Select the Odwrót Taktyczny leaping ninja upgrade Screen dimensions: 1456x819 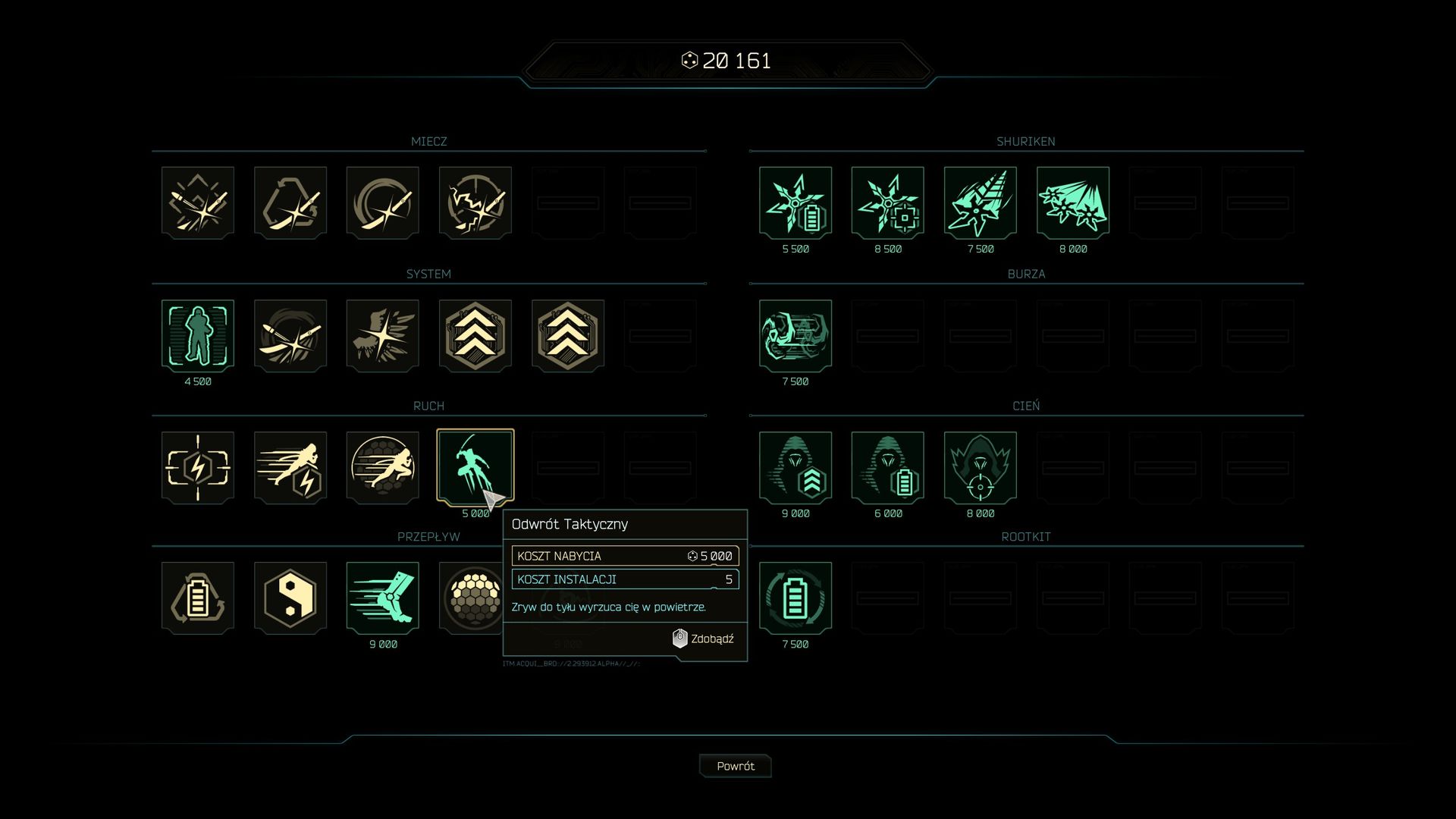[475, 467]
